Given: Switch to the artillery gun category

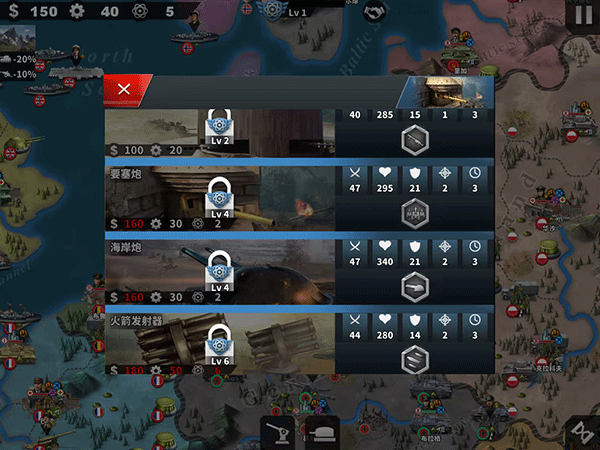Looking at the screenshot, I should pos(277,431).
